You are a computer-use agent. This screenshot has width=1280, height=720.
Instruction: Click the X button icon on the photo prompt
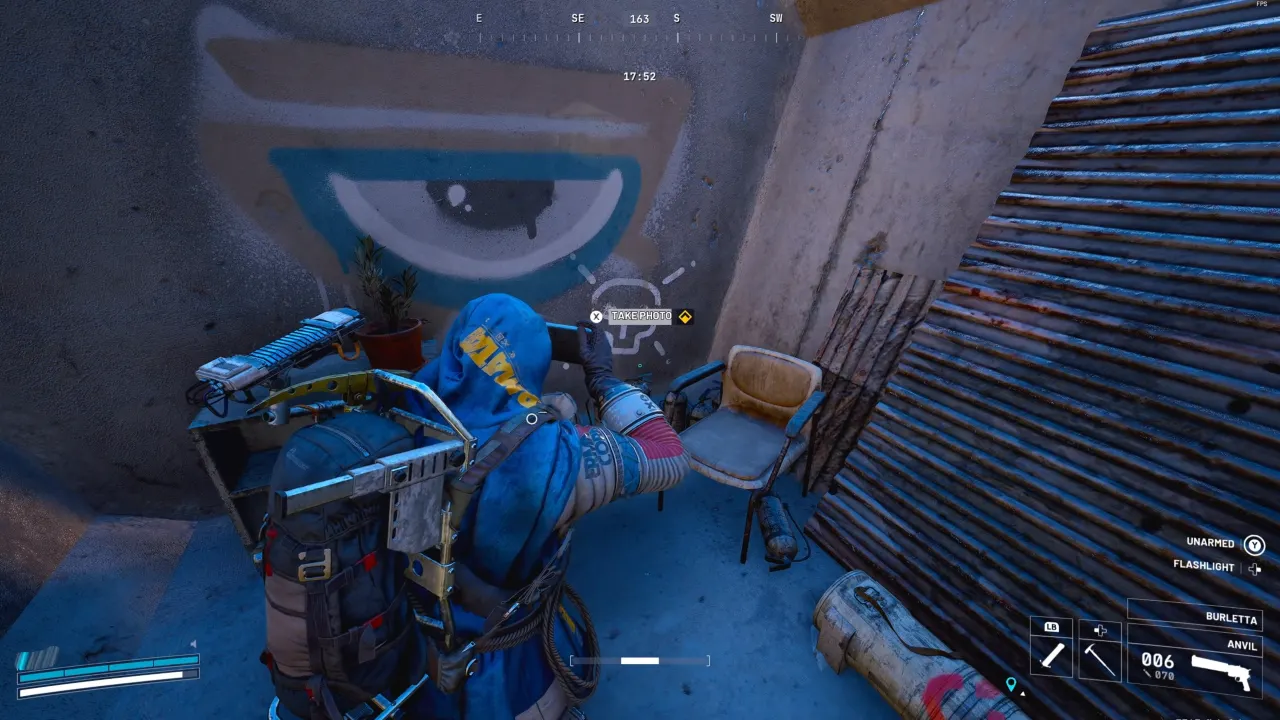(x=596, y=316)
